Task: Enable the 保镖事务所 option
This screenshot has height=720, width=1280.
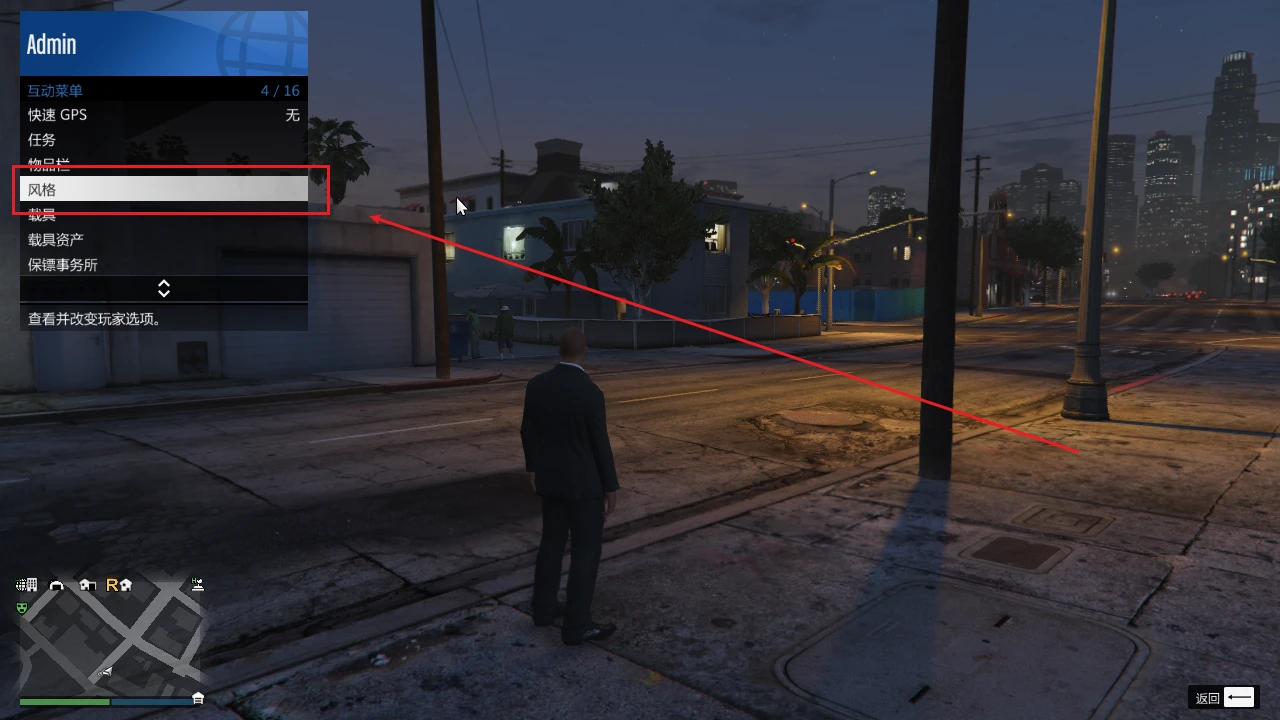Action: [163, 264]
